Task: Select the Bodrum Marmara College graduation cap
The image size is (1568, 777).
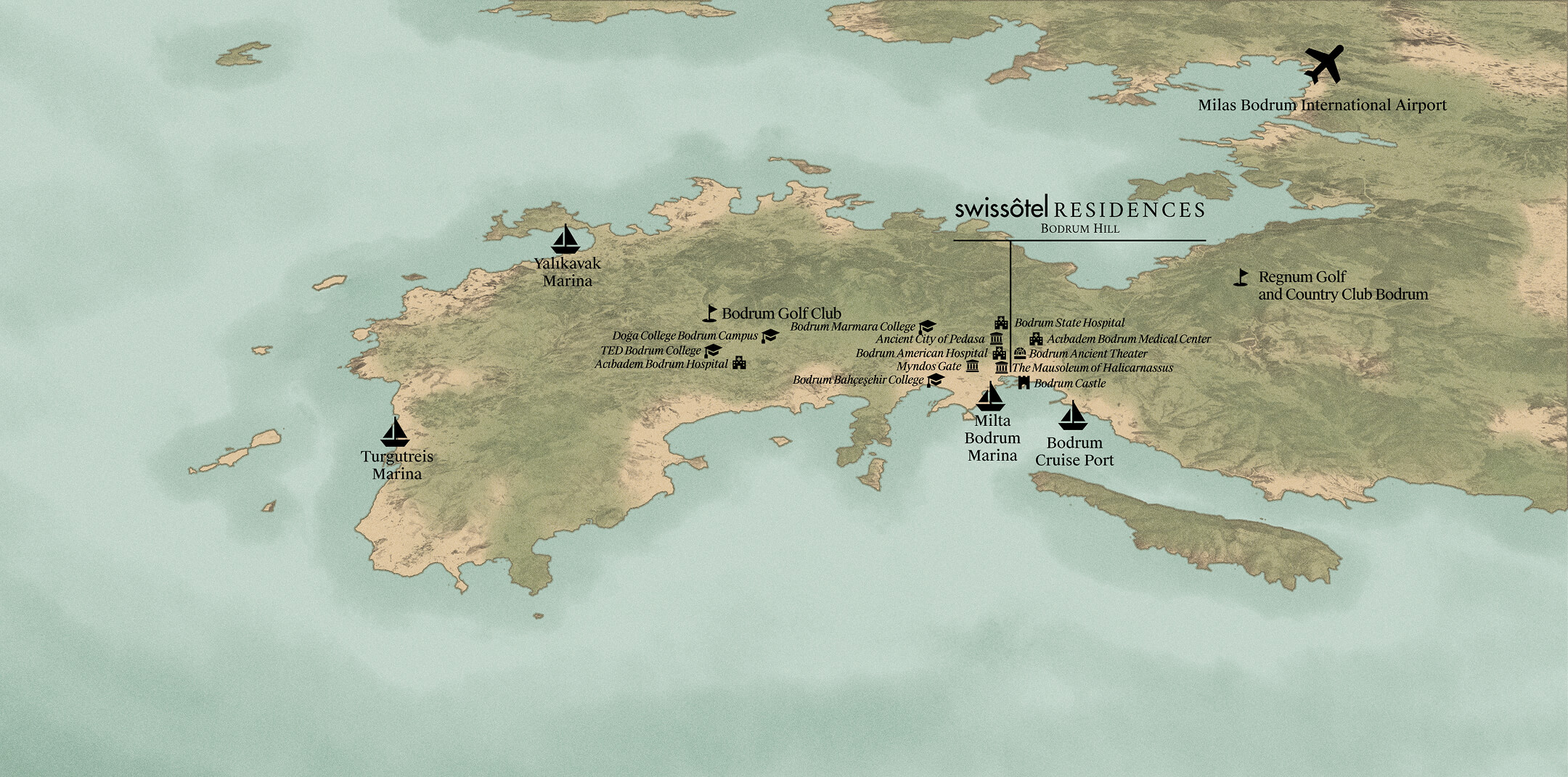Action: (x=927, y=327)
